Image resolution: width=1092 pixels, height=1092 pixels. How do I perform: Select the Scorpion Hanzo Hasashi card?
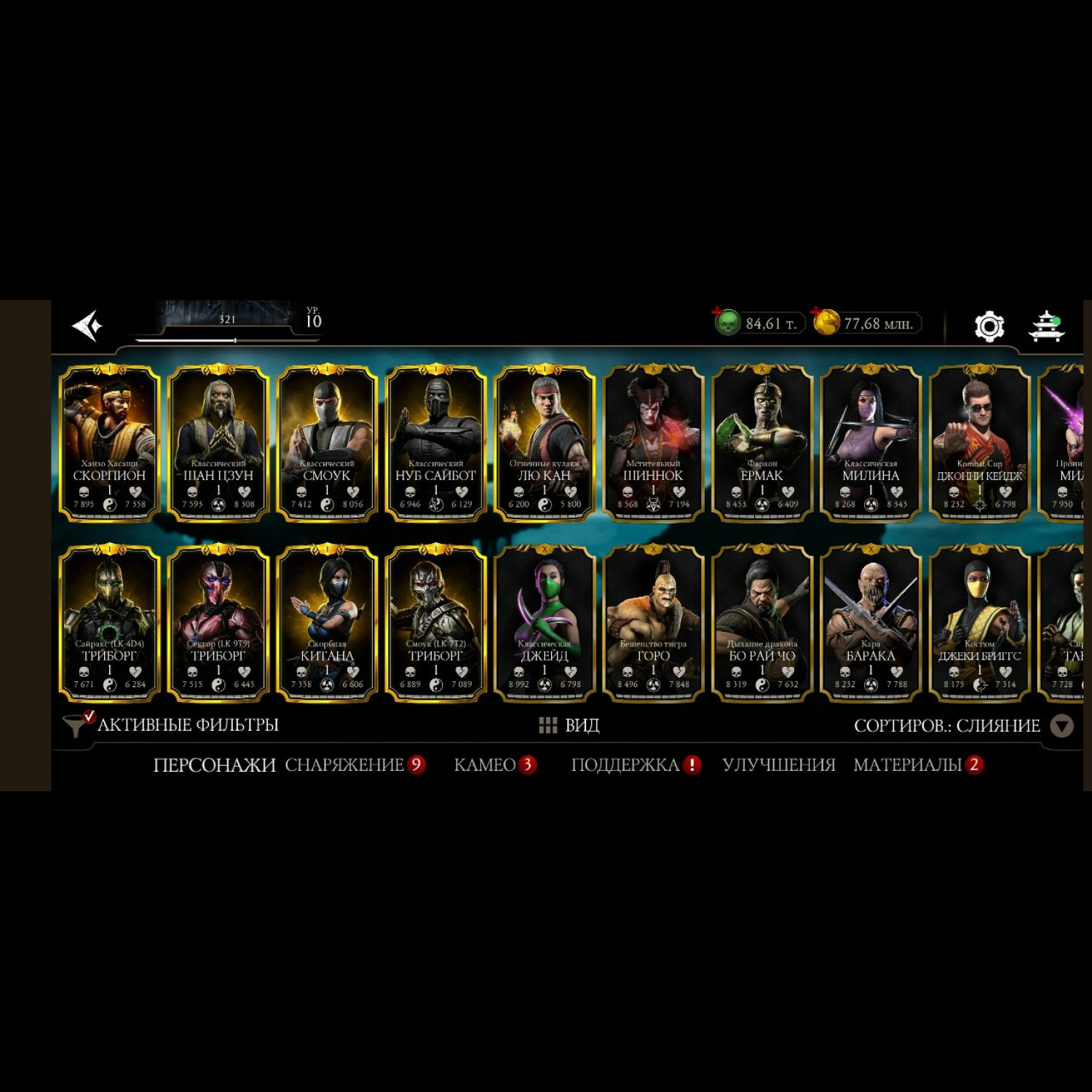(109, 444)
